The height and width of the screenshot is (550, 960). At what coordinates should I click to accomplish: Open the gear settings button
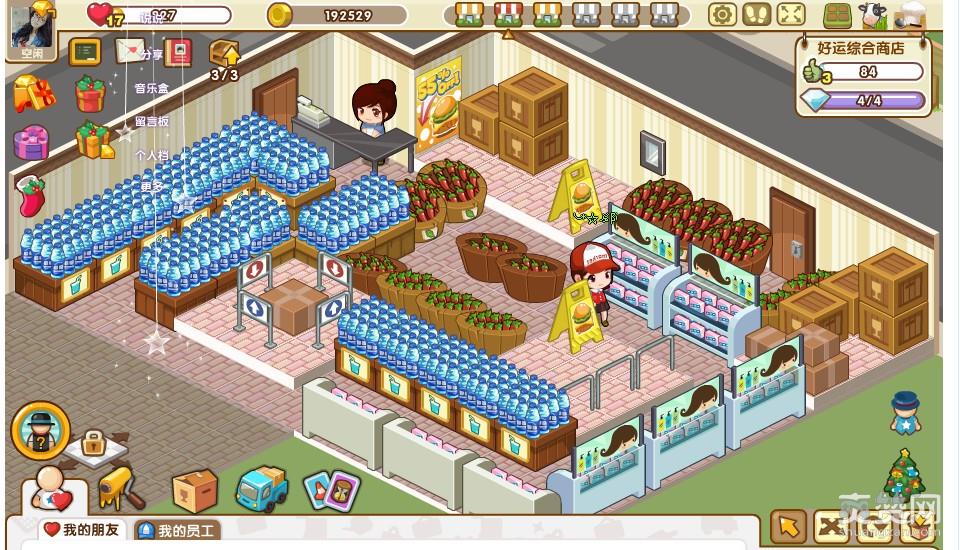[722, 14]
